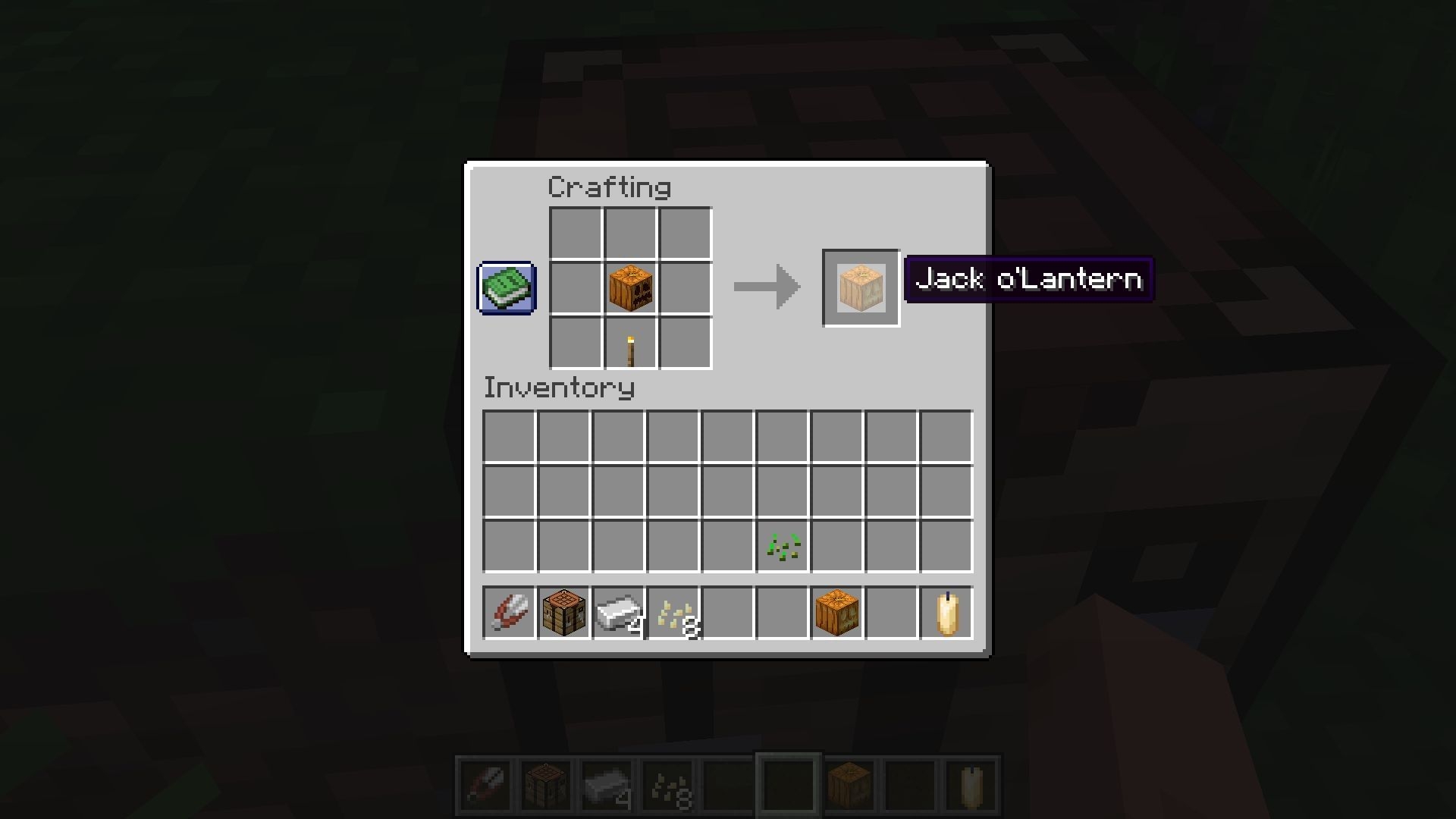Pick up the torch from the crafting grid
Screen dimensions: 1456x819
[x=630, y=343]
